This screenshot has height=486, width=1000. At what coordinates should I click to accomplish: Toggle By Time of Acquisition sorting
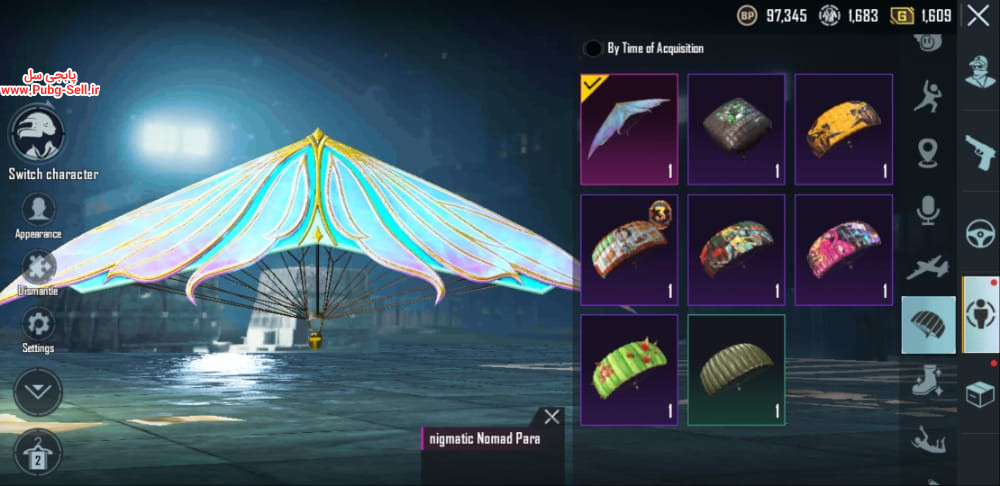pos(593,48)
